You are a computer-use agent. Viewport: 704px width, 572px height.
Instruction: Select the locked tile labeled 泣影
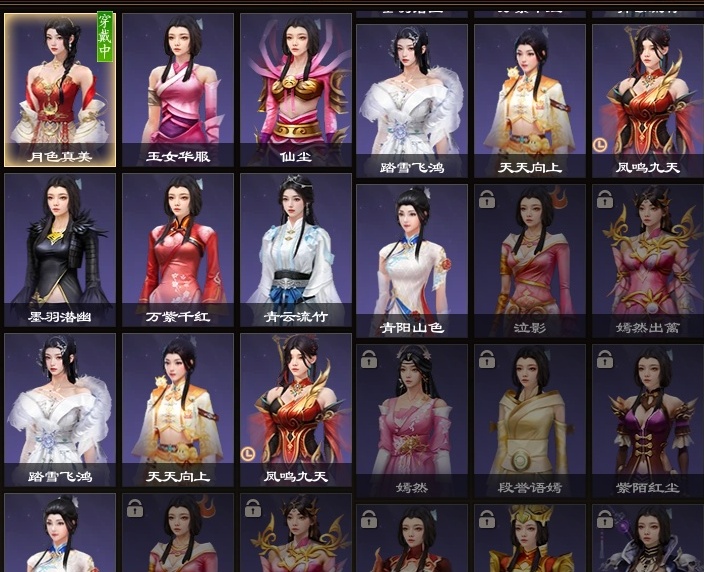point(530,260)
